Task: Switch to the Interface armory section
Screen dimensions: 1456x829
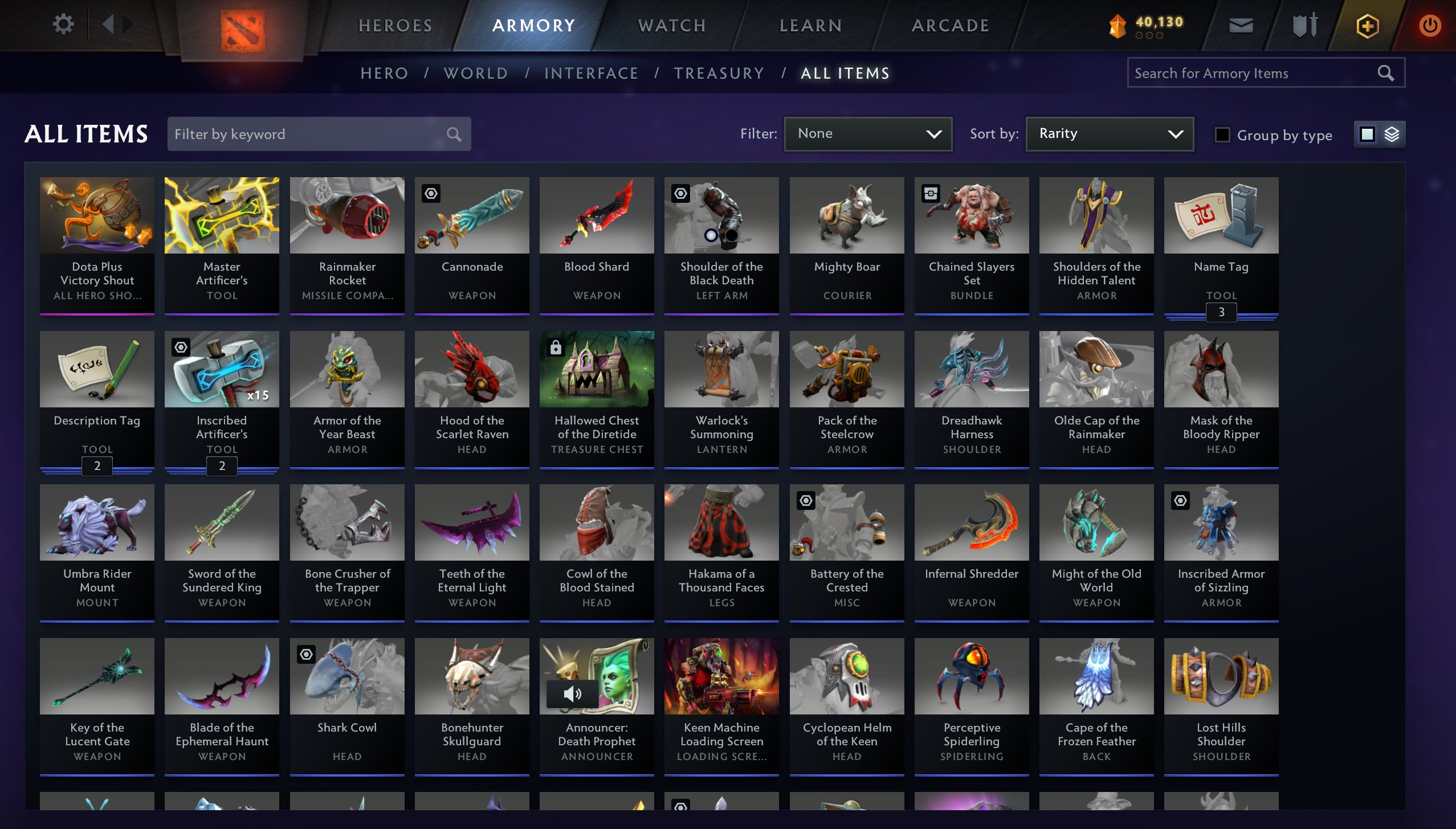Action: point(591,73)
